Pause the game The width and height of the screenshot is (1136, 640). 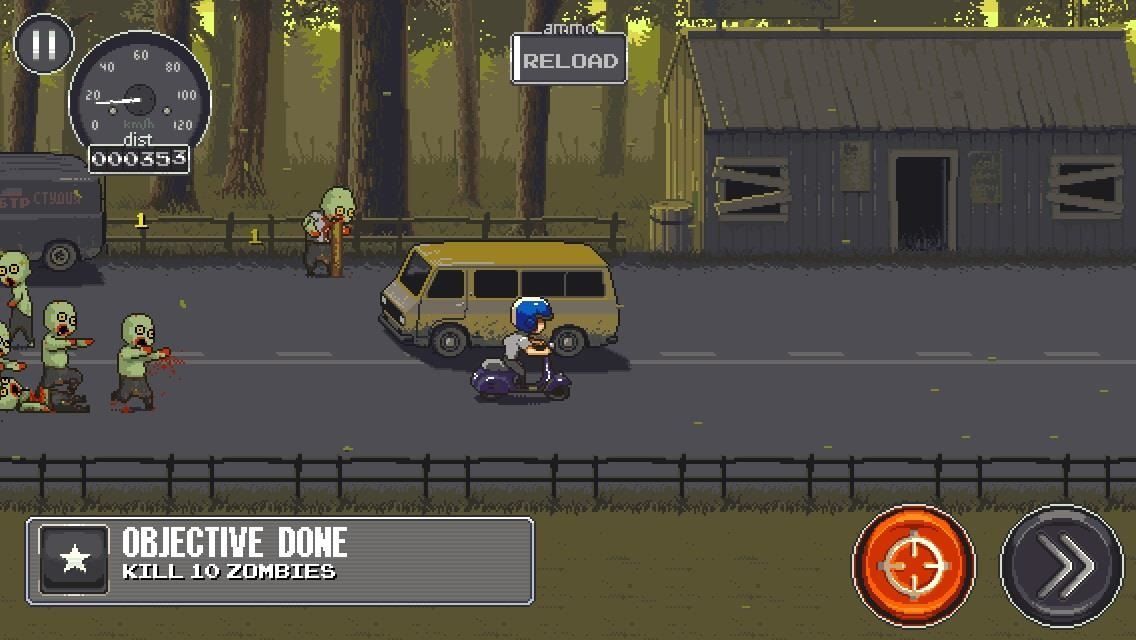pyautogui.click(x=44, y=44)
